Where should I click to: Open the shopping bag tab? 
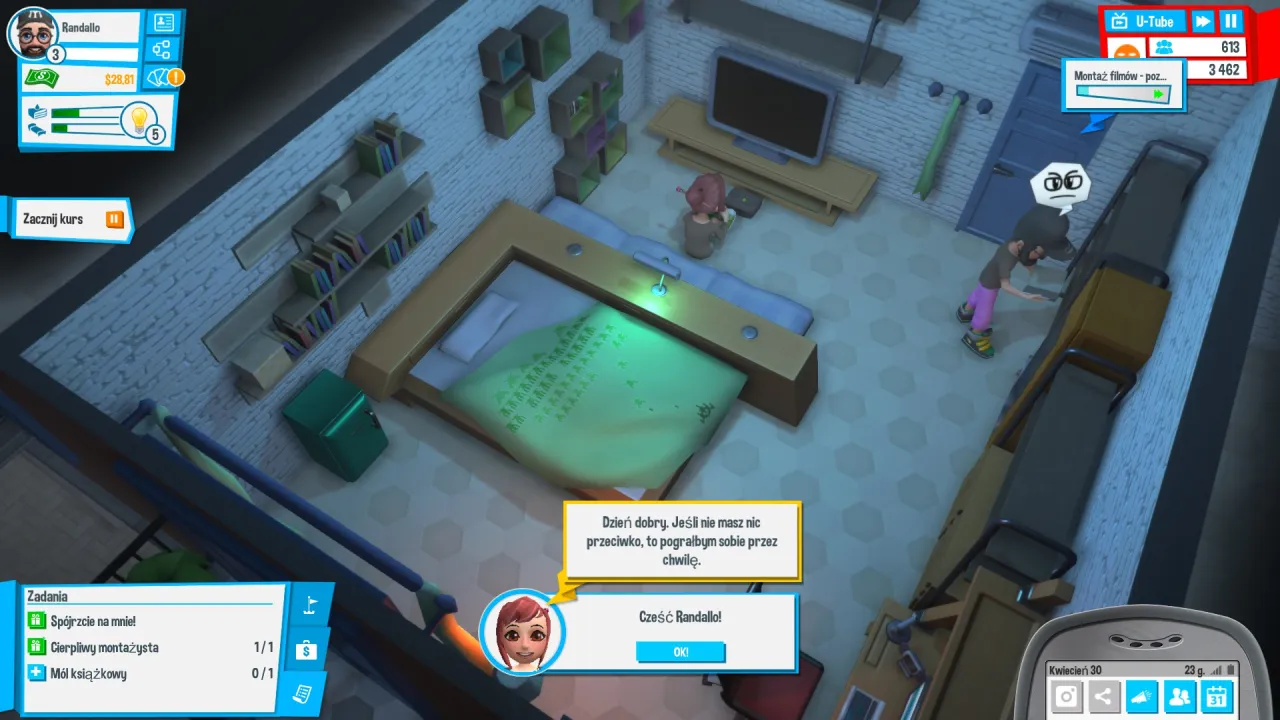pos(307,651)
